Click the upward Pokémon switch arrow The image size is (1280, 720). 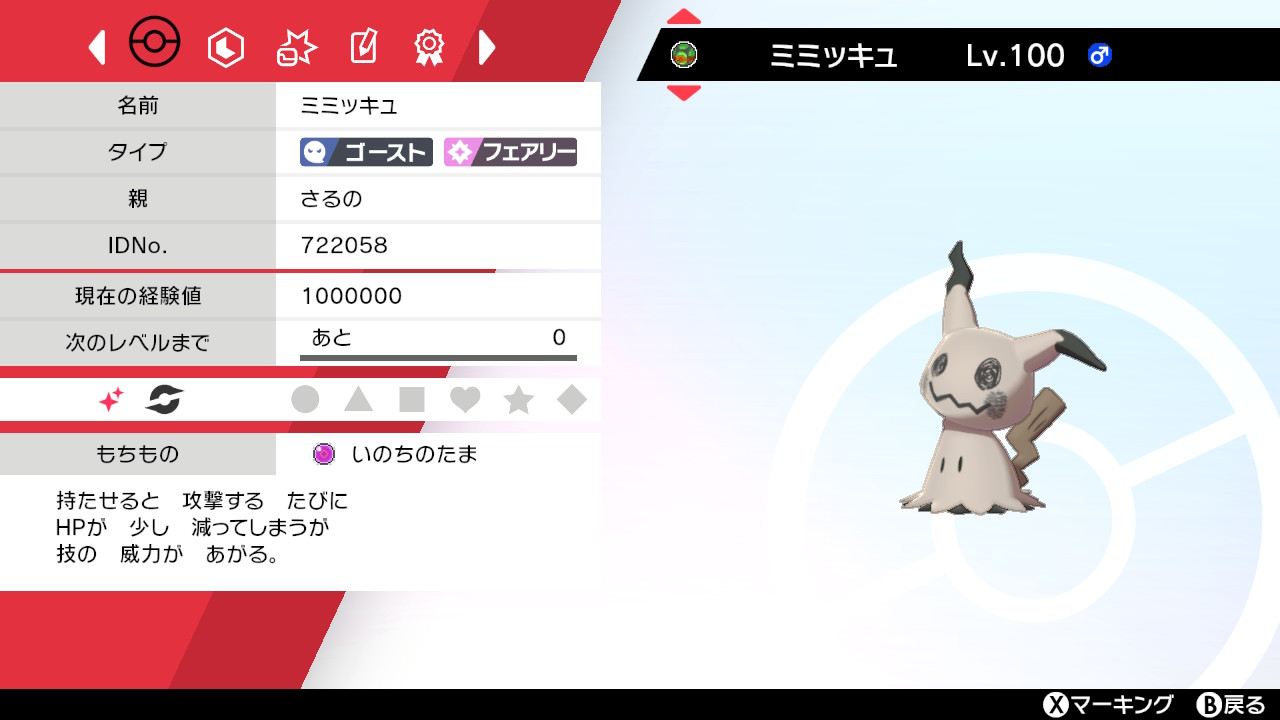pos(684,15)
